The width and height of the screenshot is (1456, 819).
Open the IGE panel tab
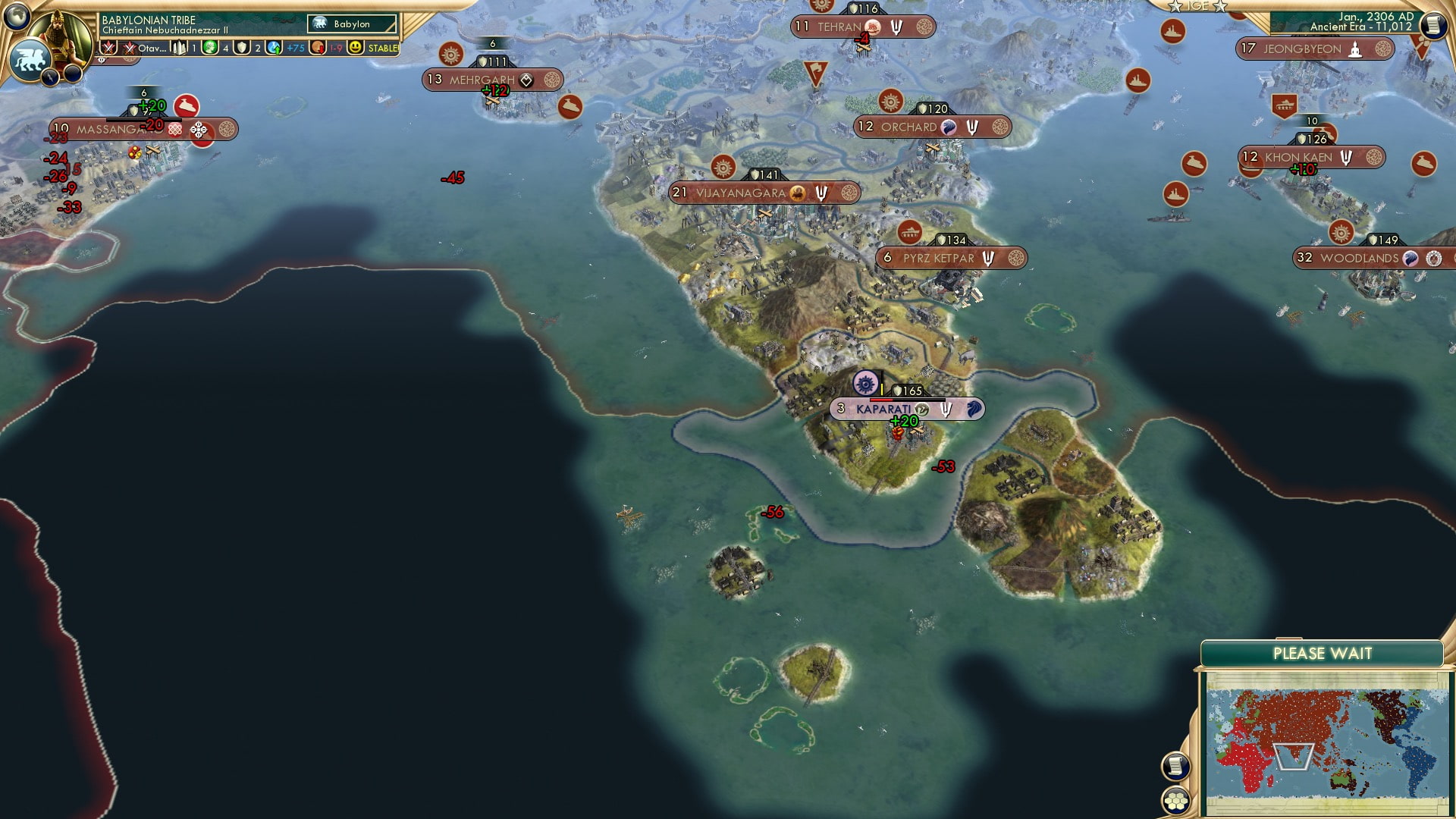click(x=1197, y=6)
